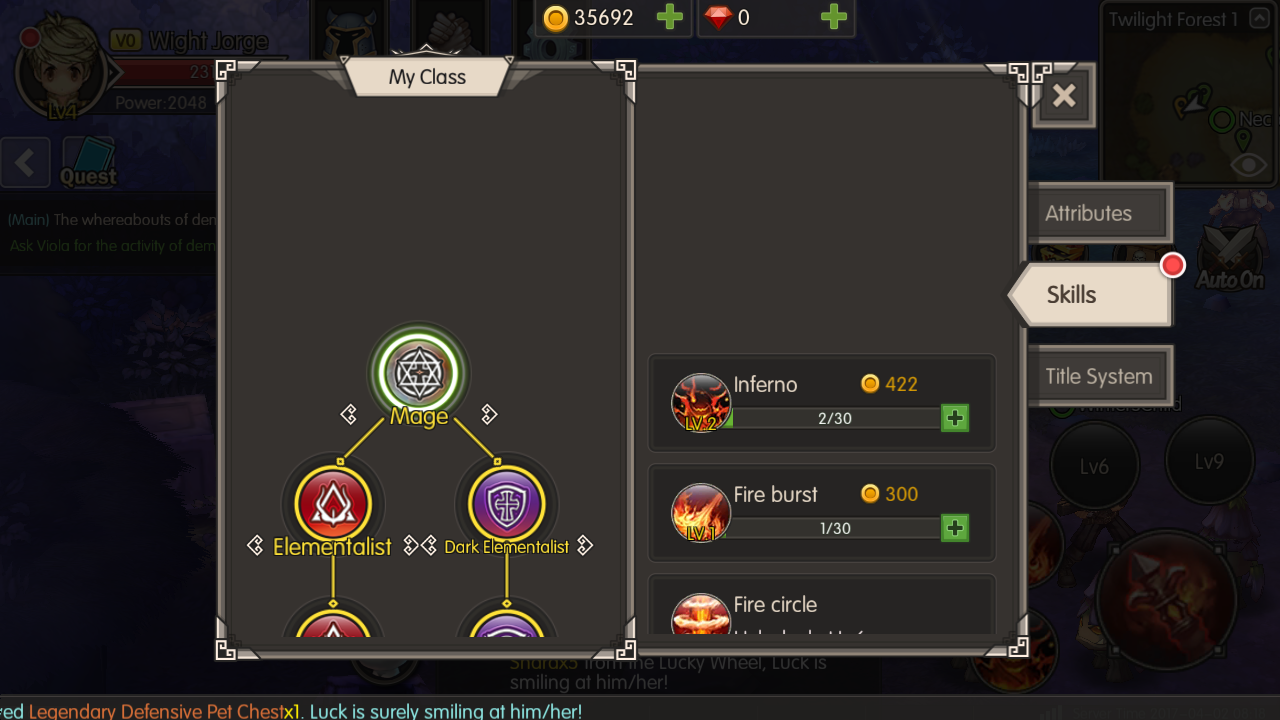
Task: Pick the purple Dark Elementalist class node
Action: pyautogui.click(x=506, y=503)
